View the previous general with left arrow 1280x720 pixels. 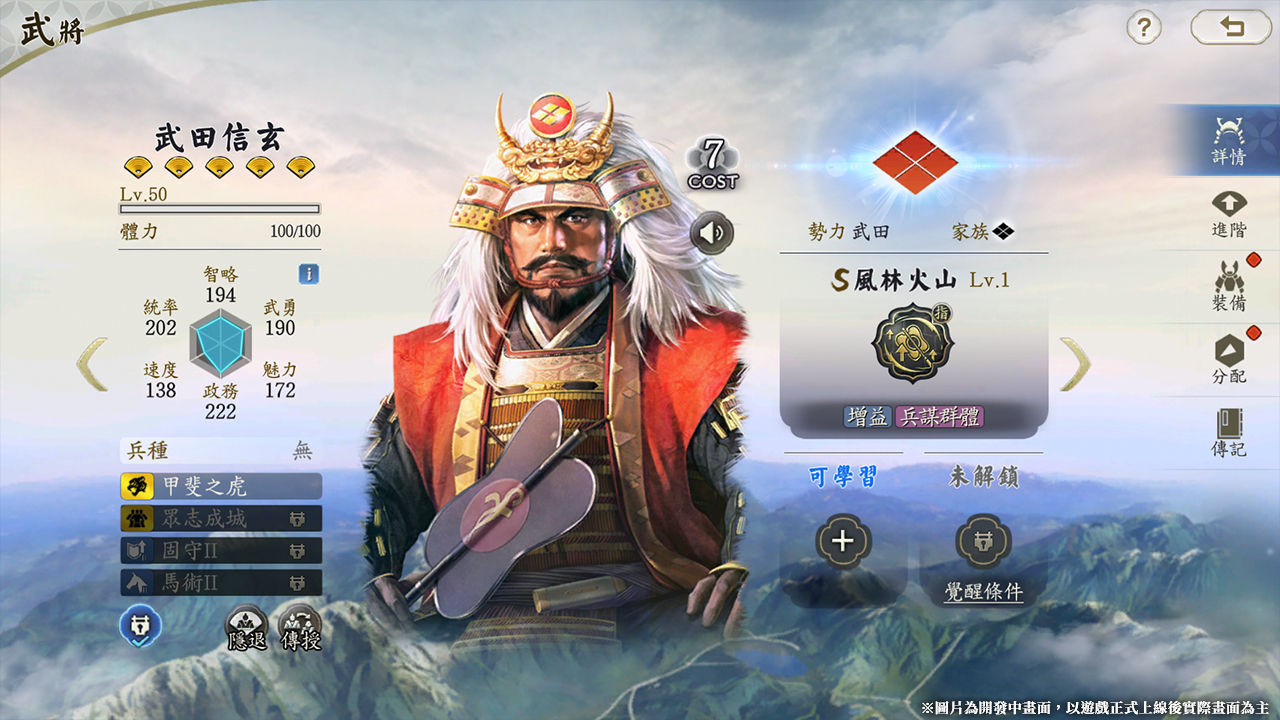pos(92,364)
